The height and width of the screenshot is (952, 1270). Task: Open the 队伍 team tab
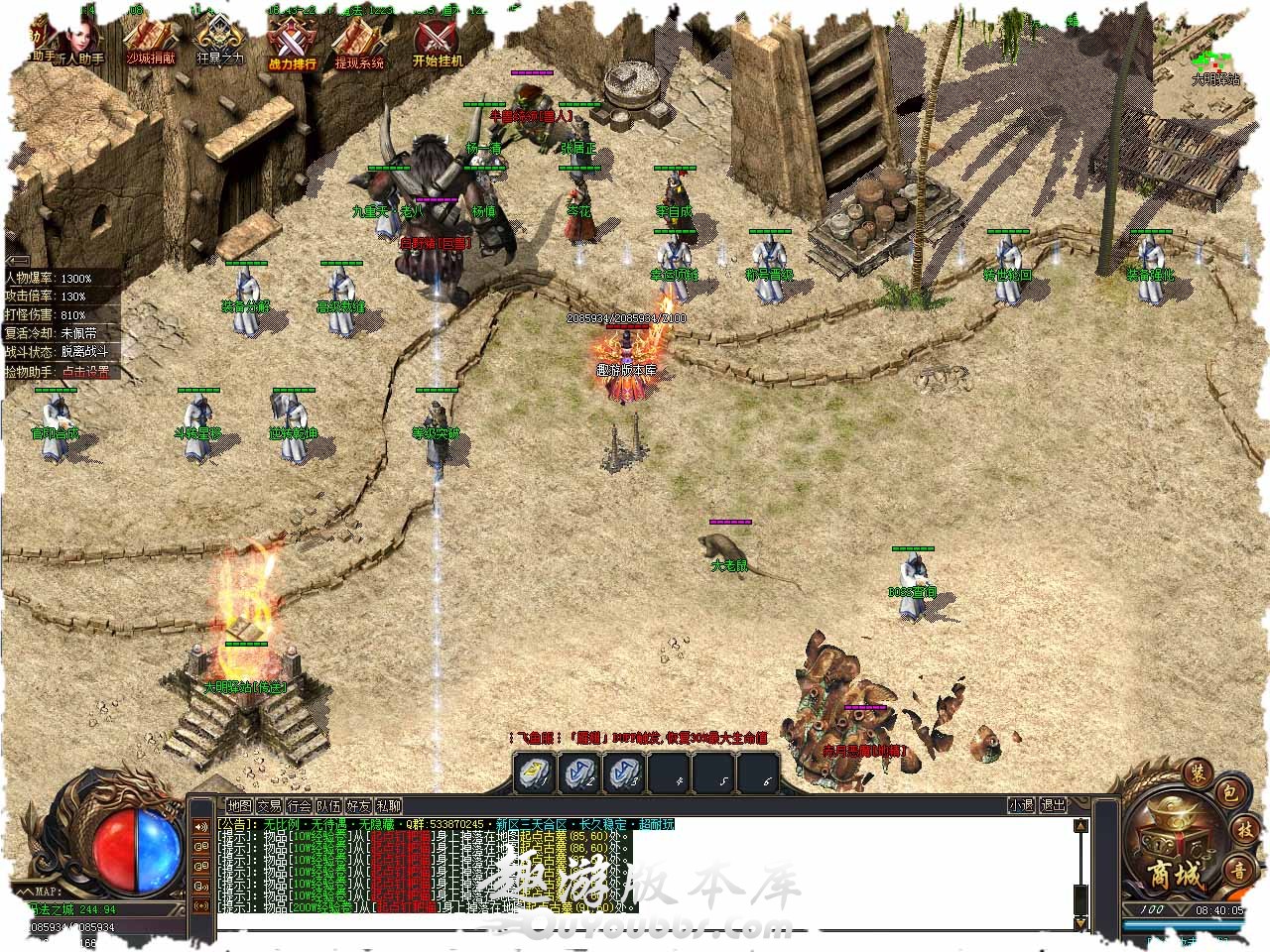[x=328, y=806]
